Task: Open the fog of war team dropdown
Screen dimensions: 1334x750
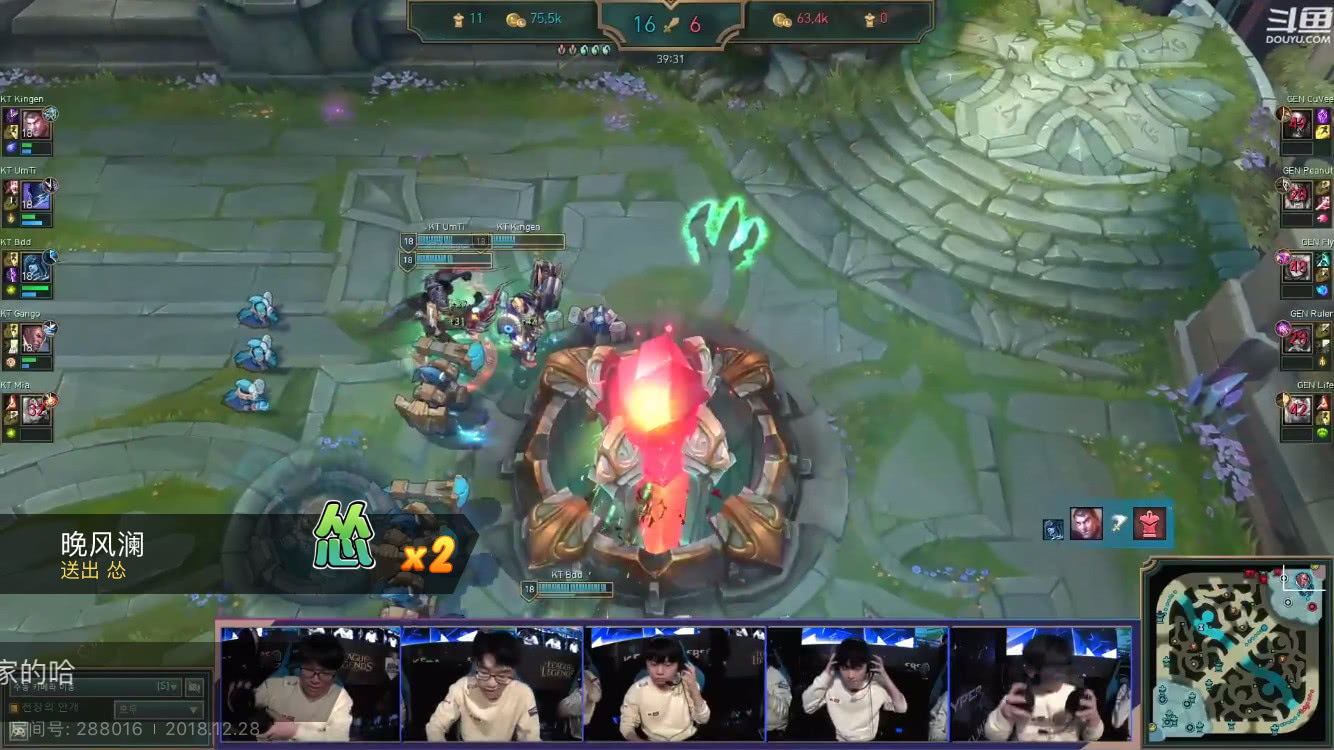Action: point(158,709)
